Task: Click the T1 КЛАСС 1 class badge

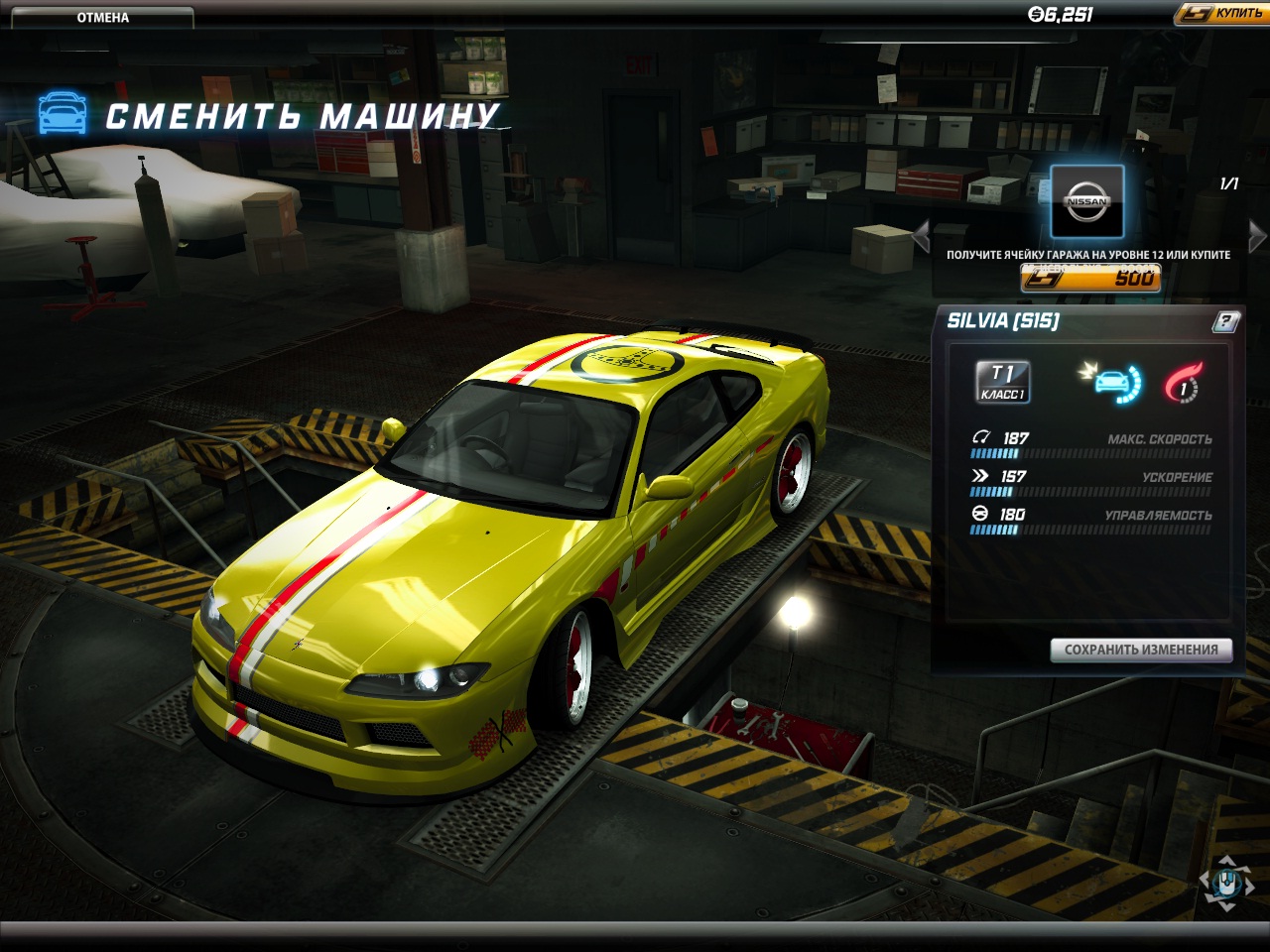Action: point(1002,382)
